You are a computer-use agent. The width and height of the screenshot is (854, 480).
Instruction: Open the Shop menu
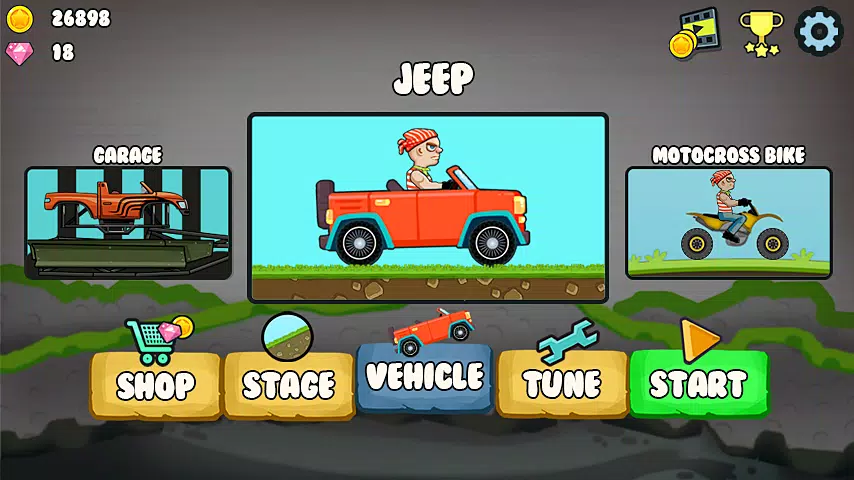(155, 384)
